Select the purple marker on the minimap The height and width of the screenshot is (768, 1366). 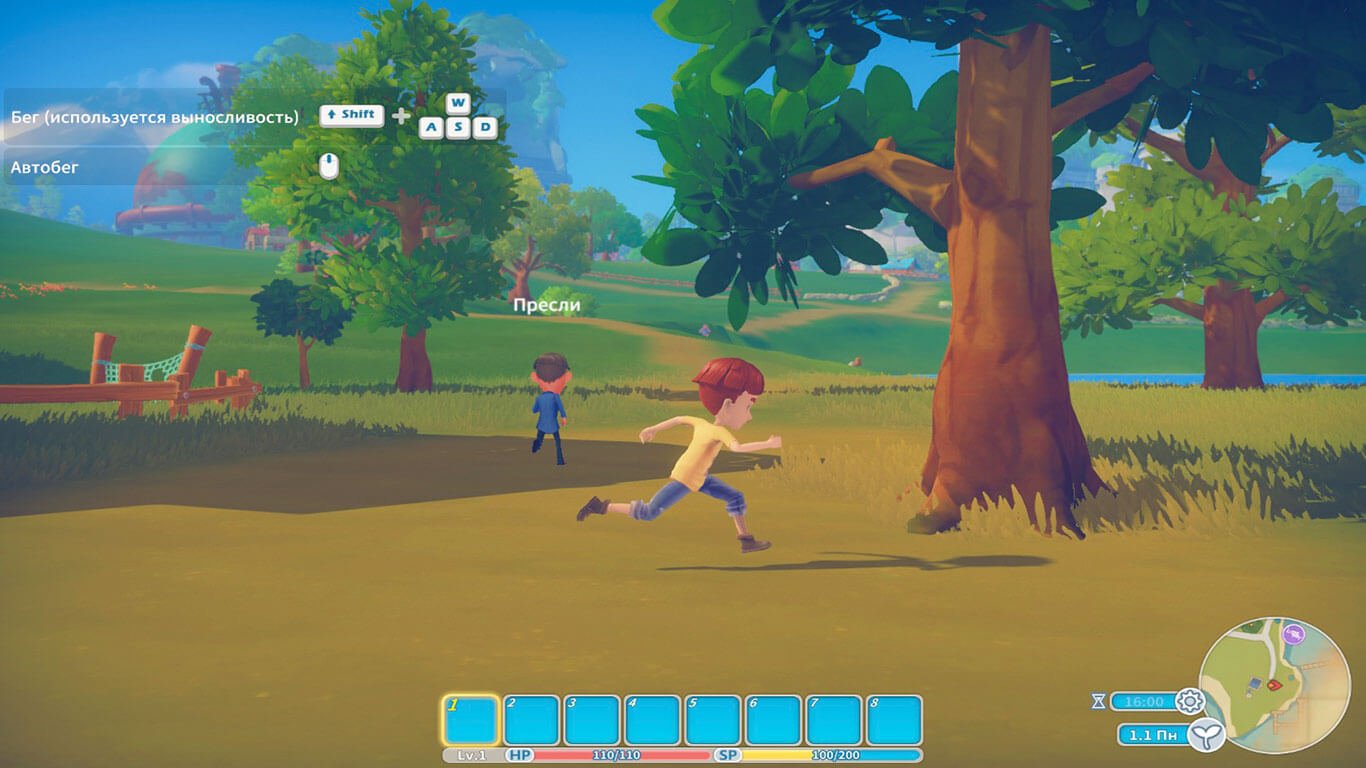pos(1294,633)
